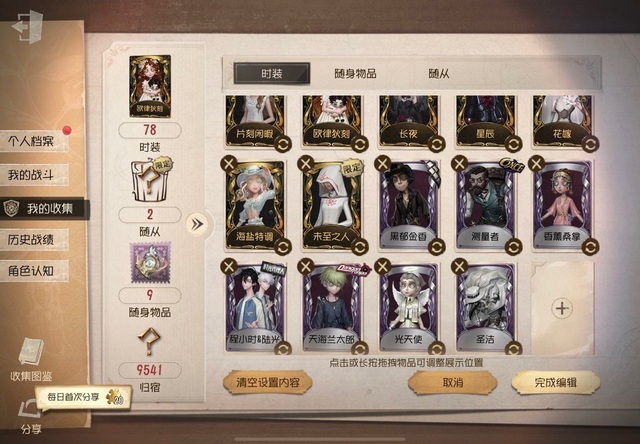Exit via the door icon
The height and width of the screenshot is (444, 640).
(x=27, y=28)
